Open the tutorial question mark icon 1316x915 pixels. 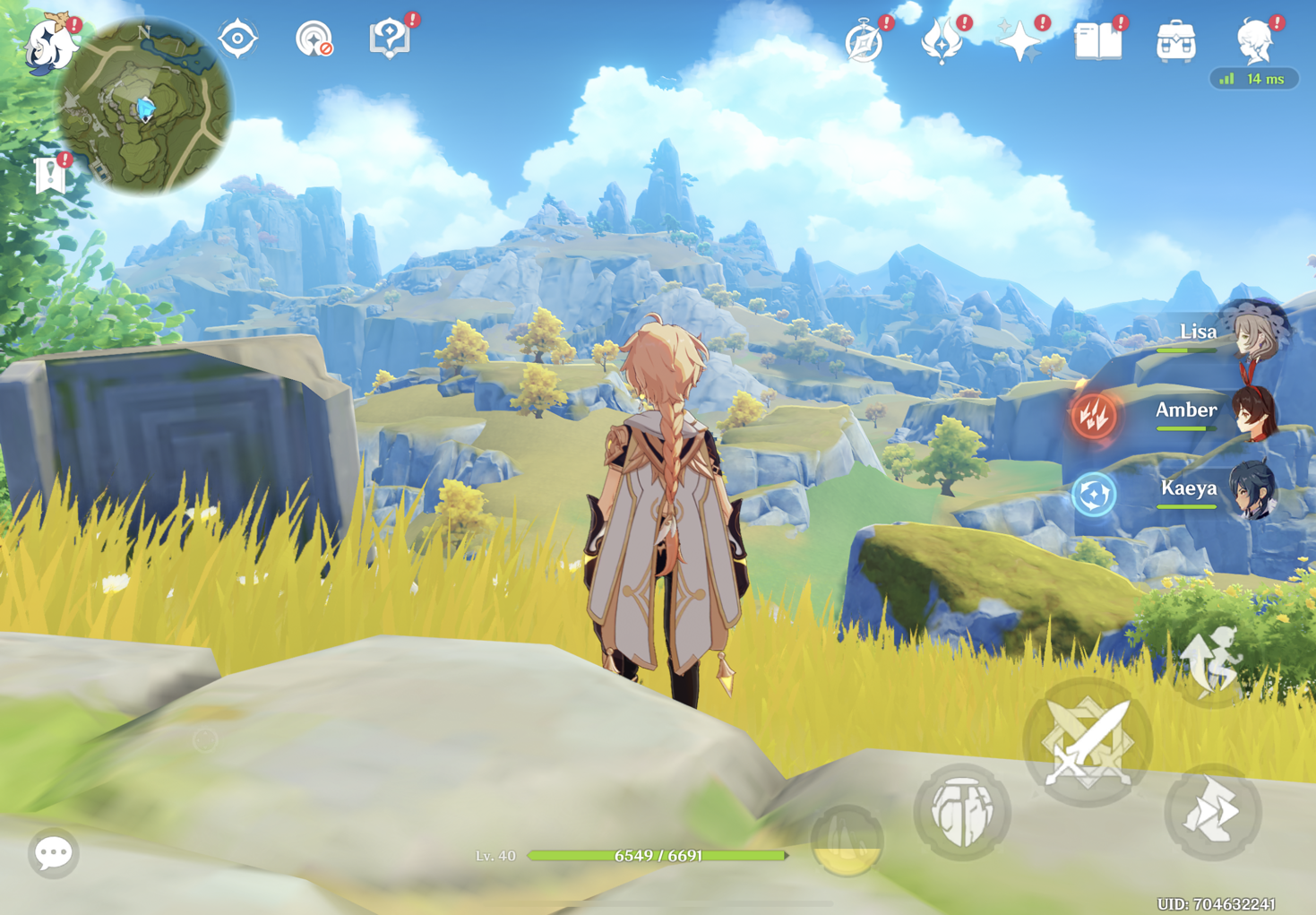[390, 39]
